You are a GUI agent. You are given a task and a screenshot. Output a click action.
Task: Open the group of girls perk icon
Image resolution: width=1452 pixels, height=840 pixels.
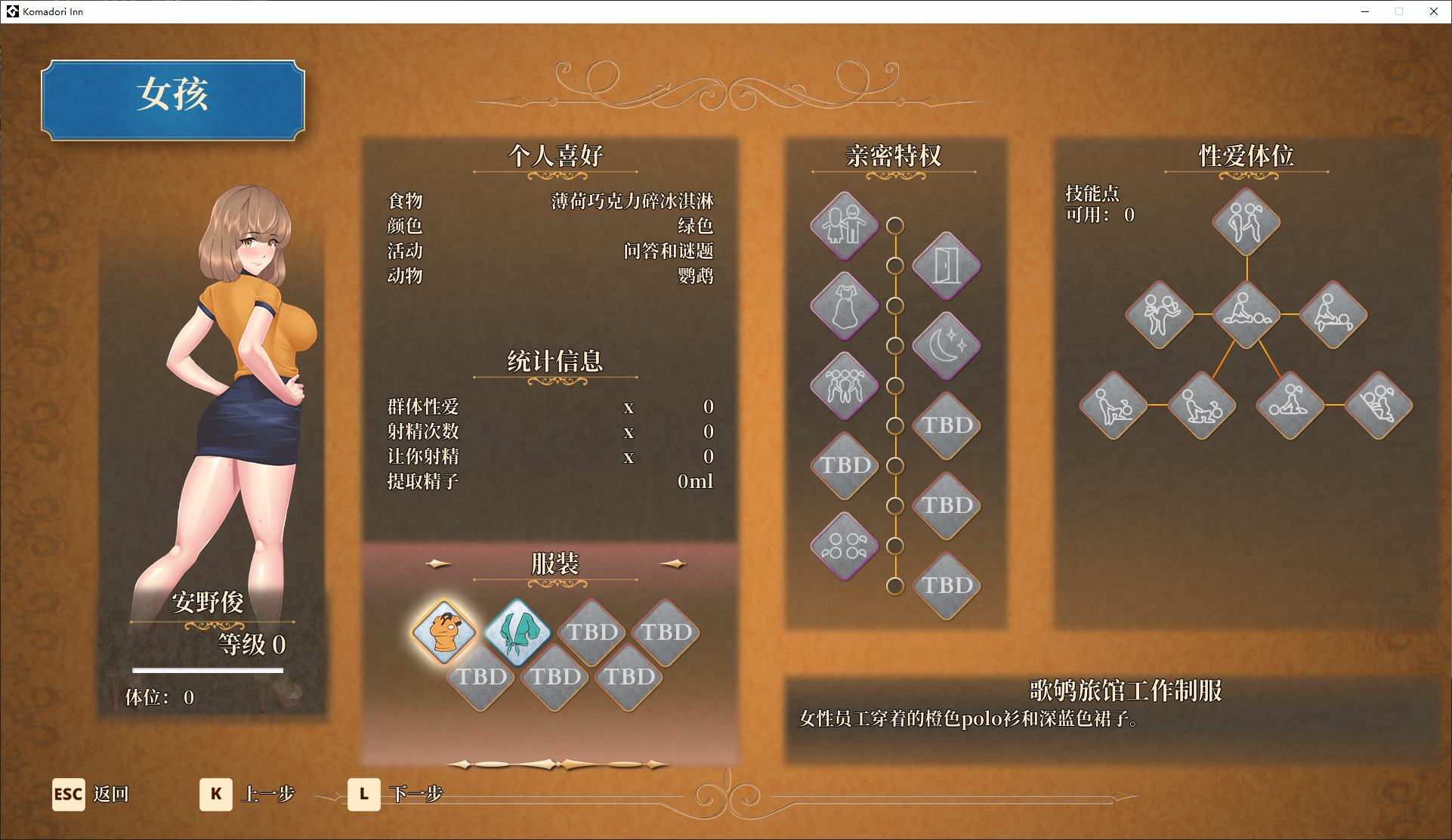point(846,384)
